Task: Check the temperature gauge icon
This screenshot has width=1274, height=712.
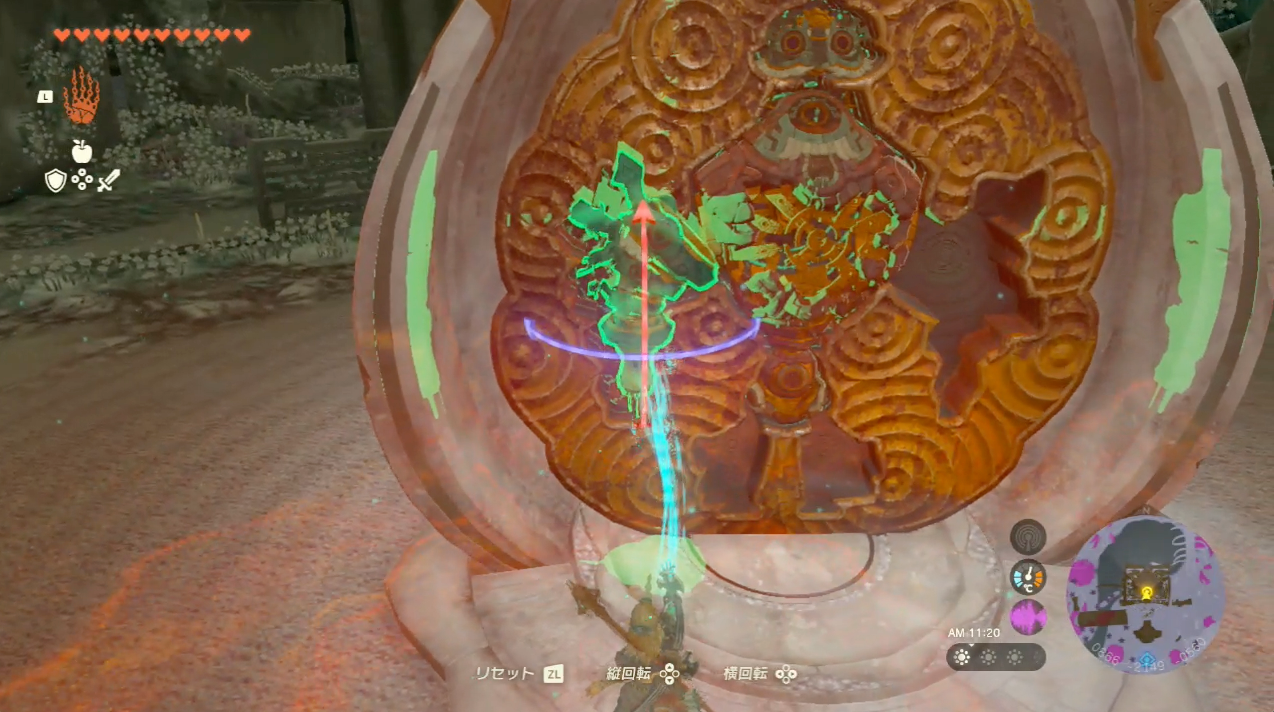Action: pos(1027,577)
